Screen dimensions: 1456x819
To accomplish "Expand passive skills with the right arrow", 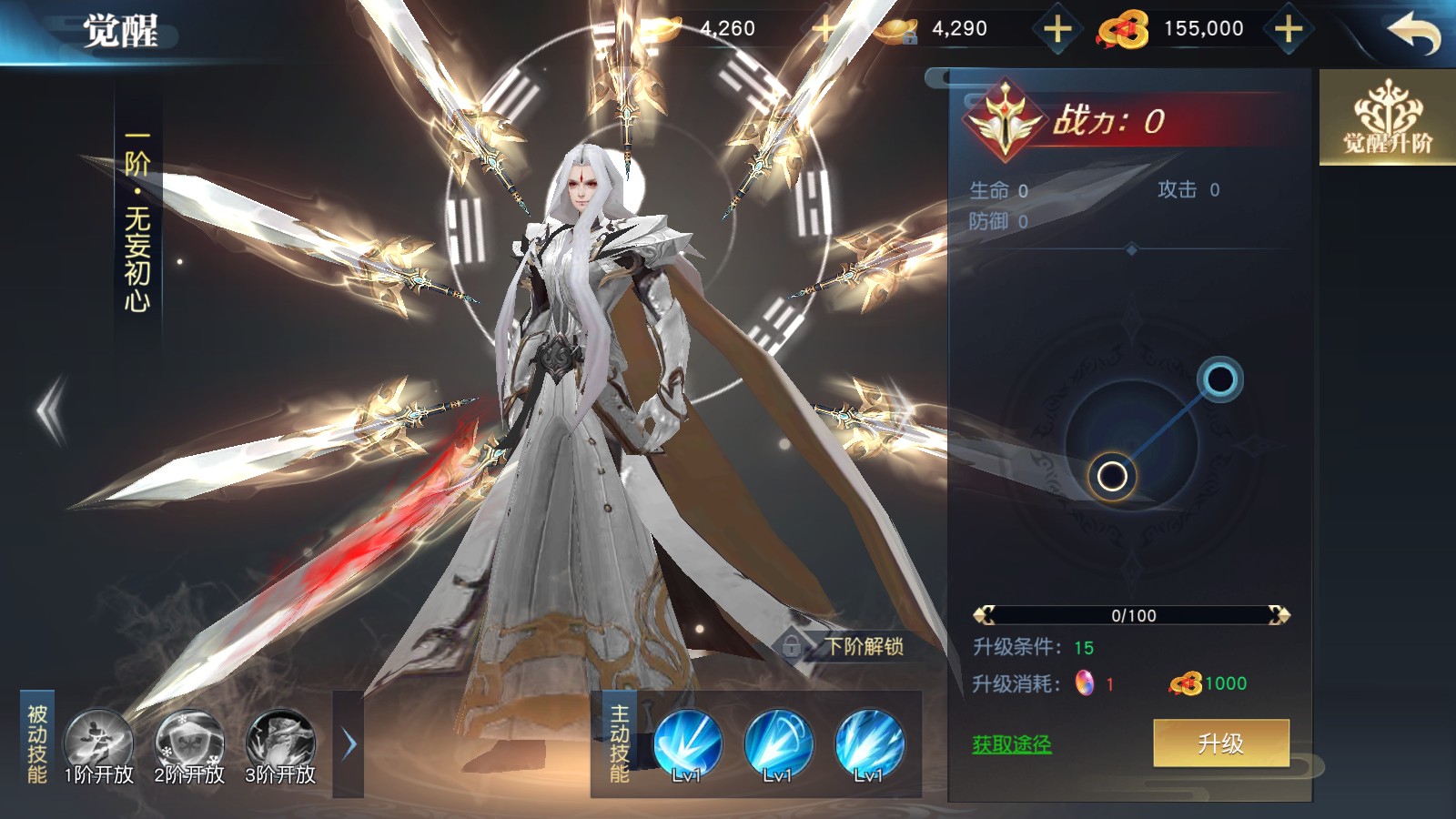I will click(349, 744).
